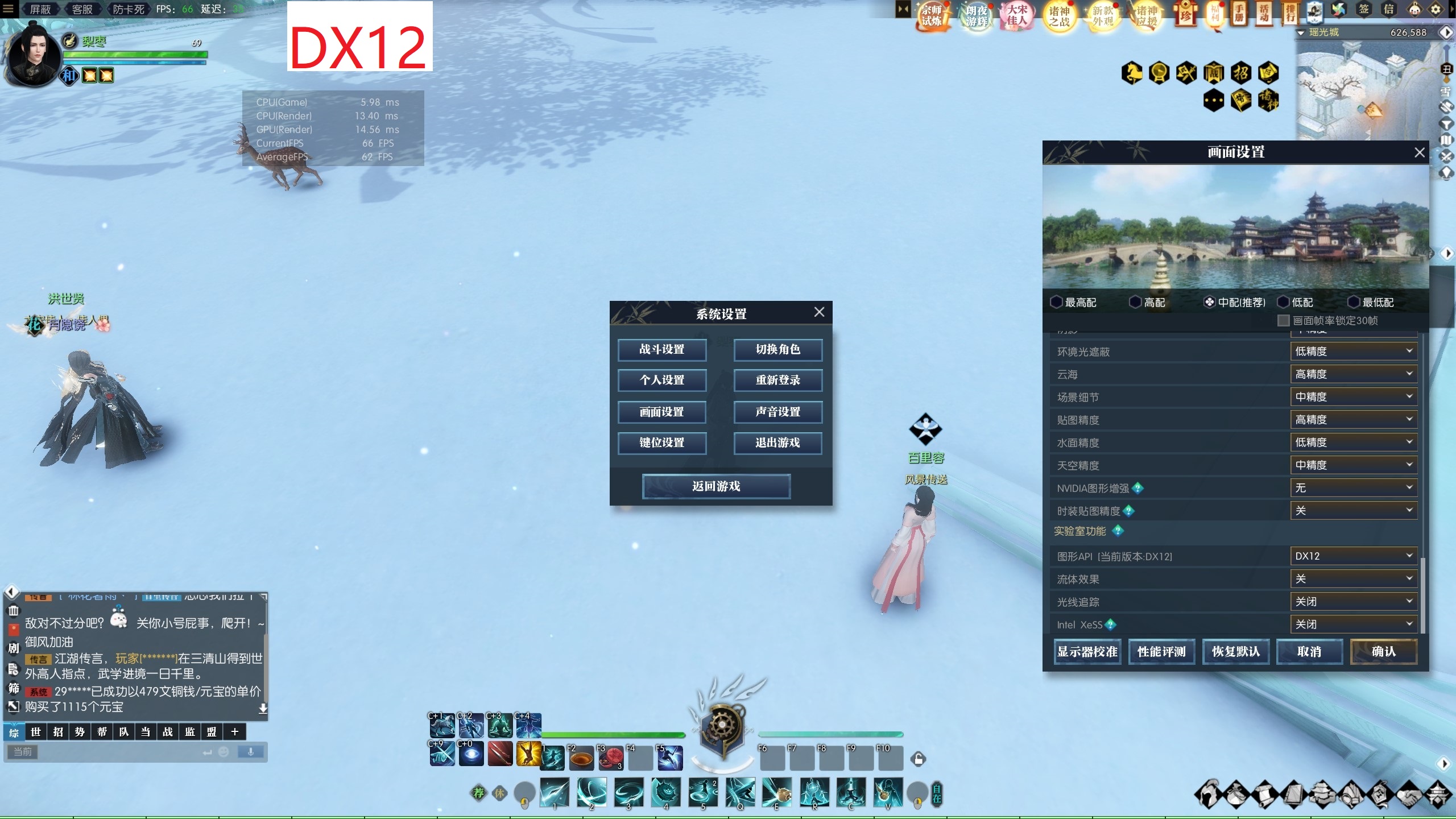Enable the 画面帧率锁定30帧 checkbox
Screen dimensions: 1456x819
pyautogui.click(x=1283, y=321)
